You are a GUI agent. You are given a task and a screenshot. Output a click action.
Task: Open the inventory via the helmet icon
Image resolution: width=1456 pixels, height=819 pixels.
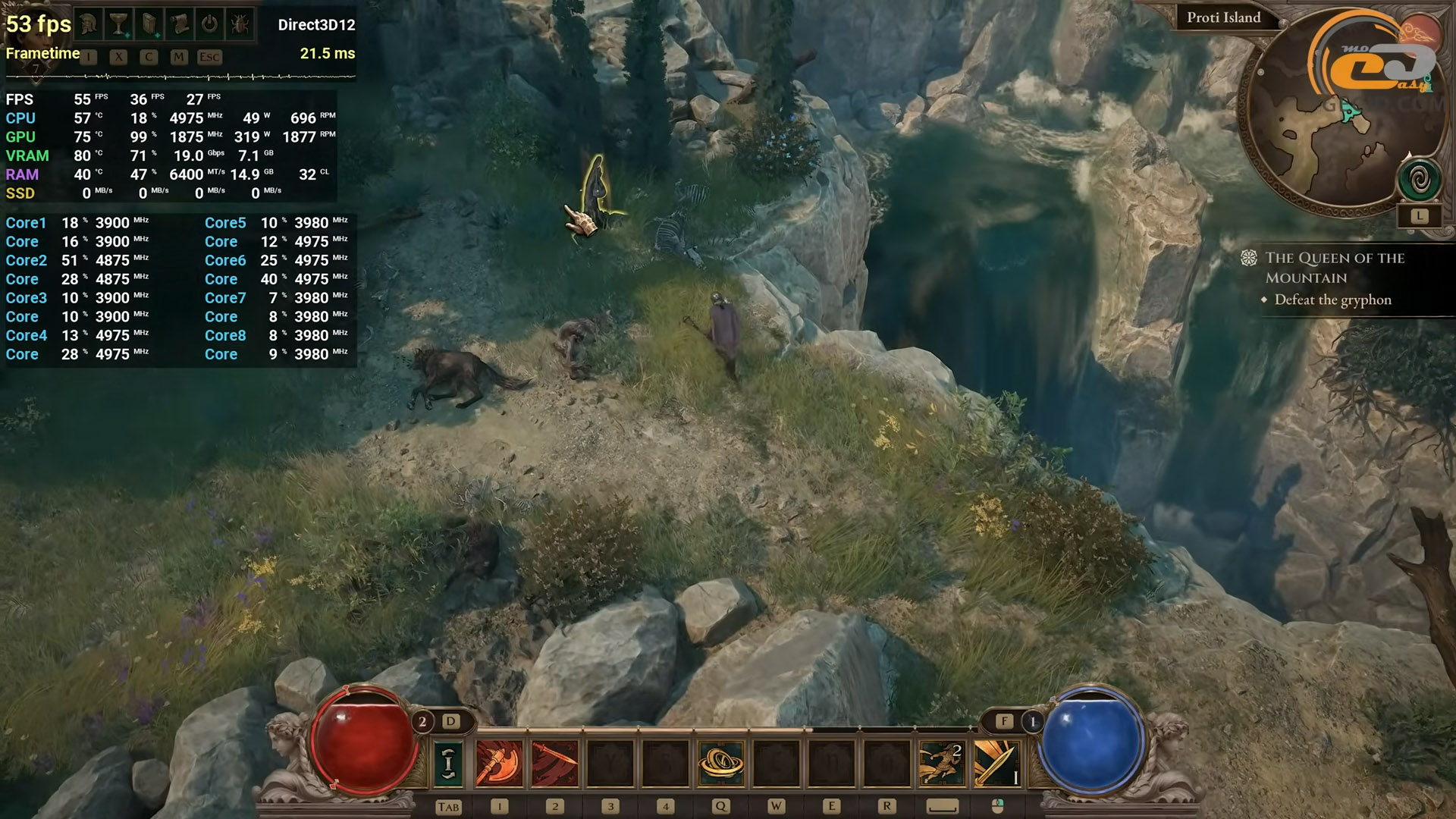tap(89, 24)
